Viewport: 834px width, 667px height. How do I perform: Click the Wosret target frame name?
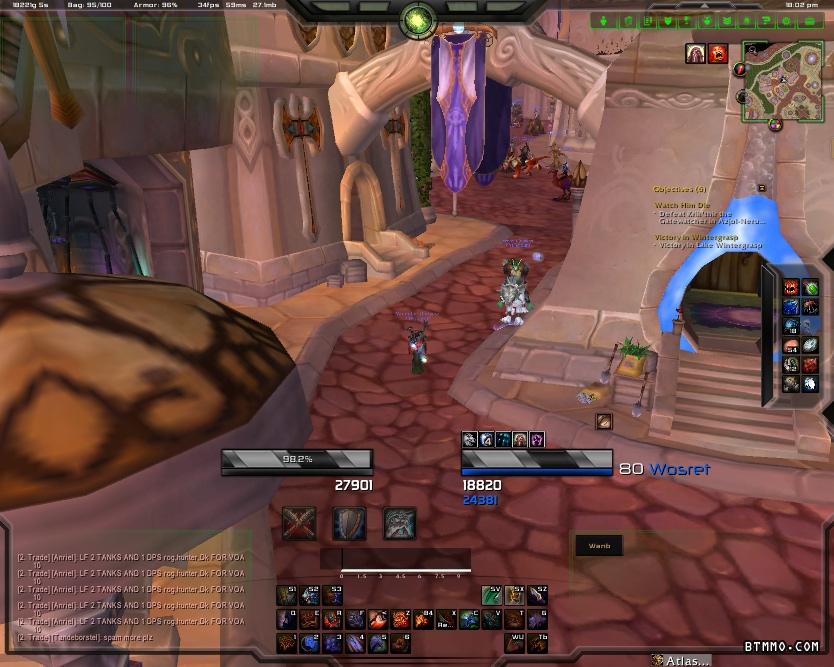(680, 469)
